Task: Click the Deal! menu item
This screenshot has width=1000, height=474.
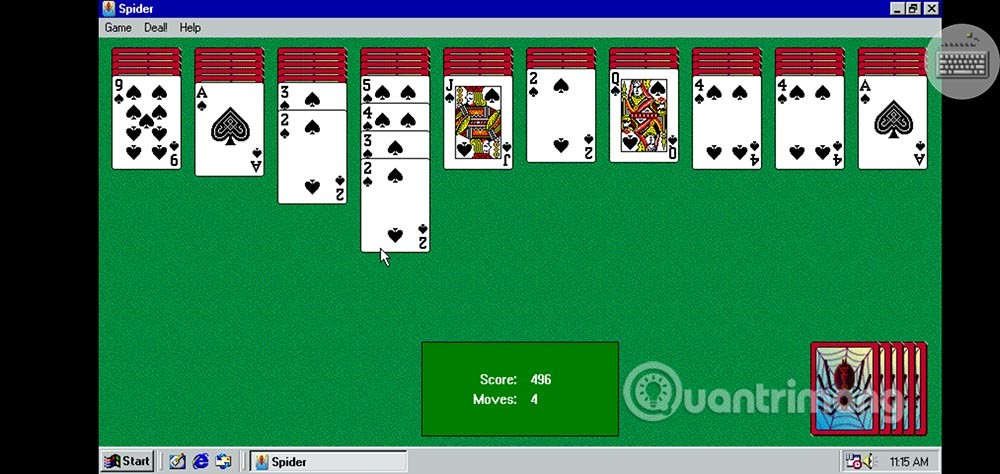Action: (156, 28)
